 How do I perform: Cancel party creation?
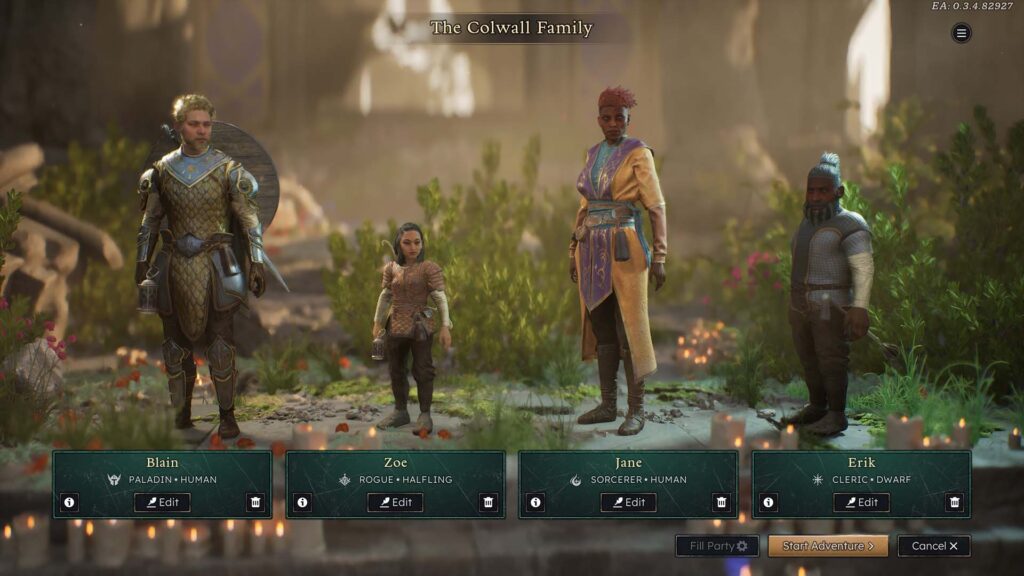click(934, 546)
